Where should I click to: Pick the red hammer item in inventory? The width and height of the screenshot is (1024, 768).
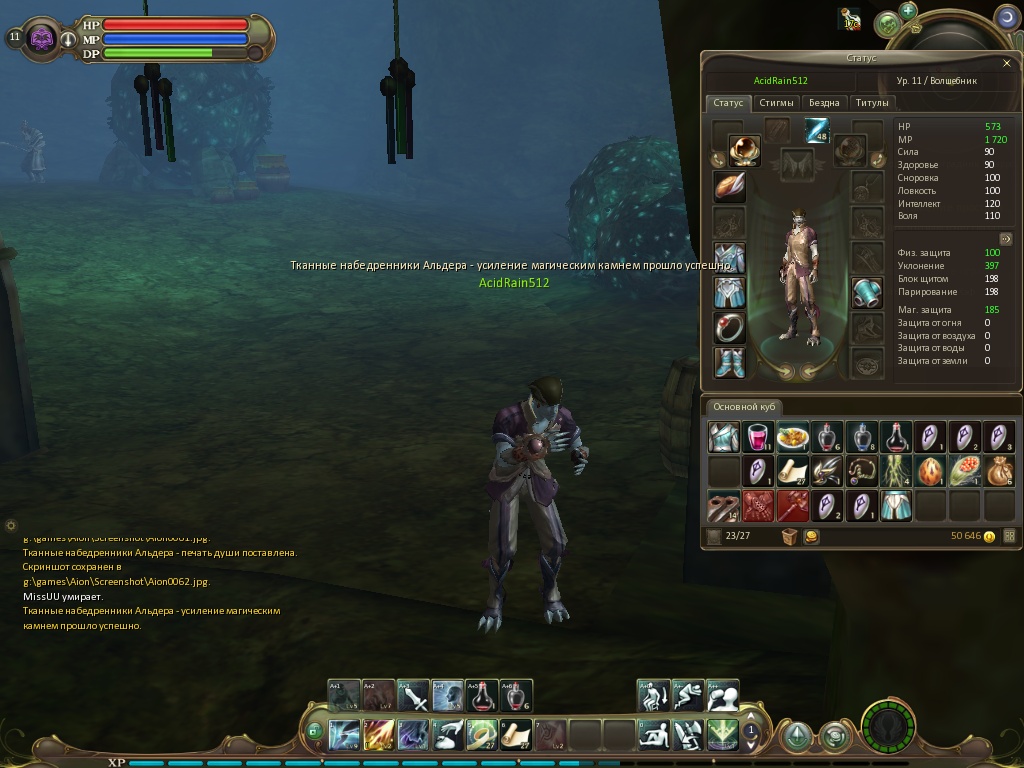click(x=793, y=505)
